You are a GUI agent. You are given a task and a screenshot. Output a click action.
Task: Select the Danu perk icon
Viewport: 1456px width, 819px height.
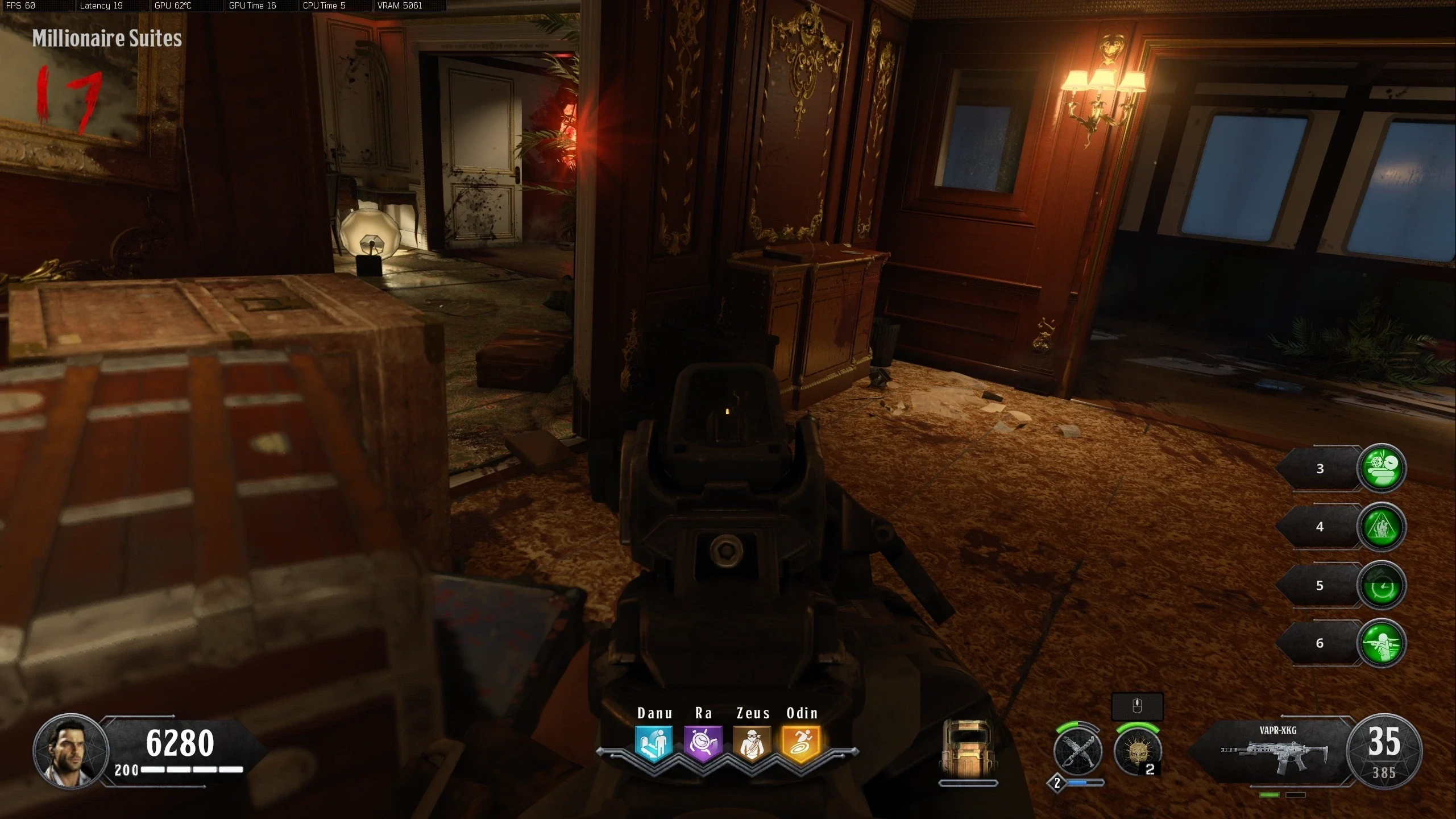coord(654,743)
